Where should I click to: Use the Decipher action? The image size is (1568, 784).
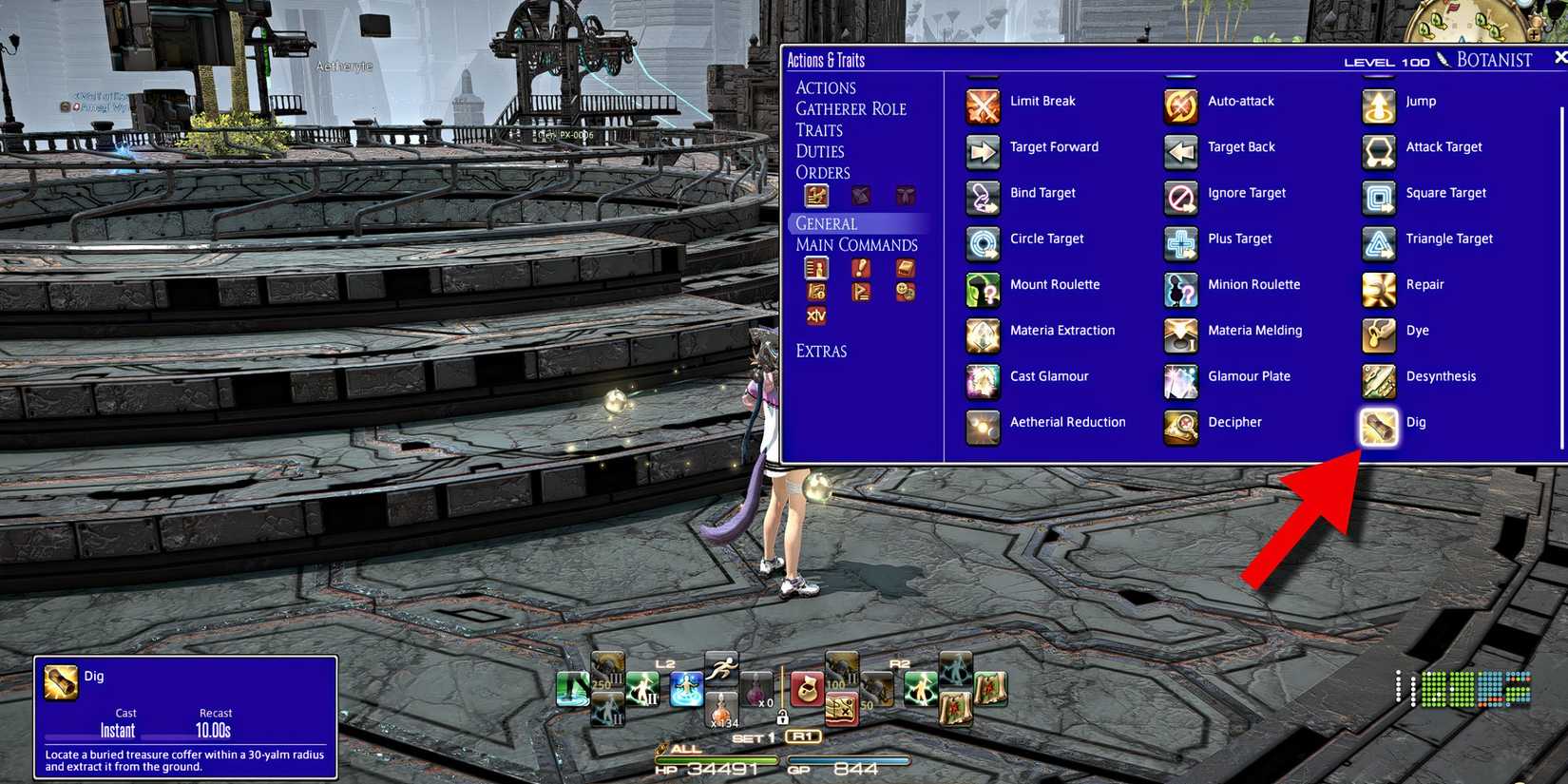[1180, 428]
